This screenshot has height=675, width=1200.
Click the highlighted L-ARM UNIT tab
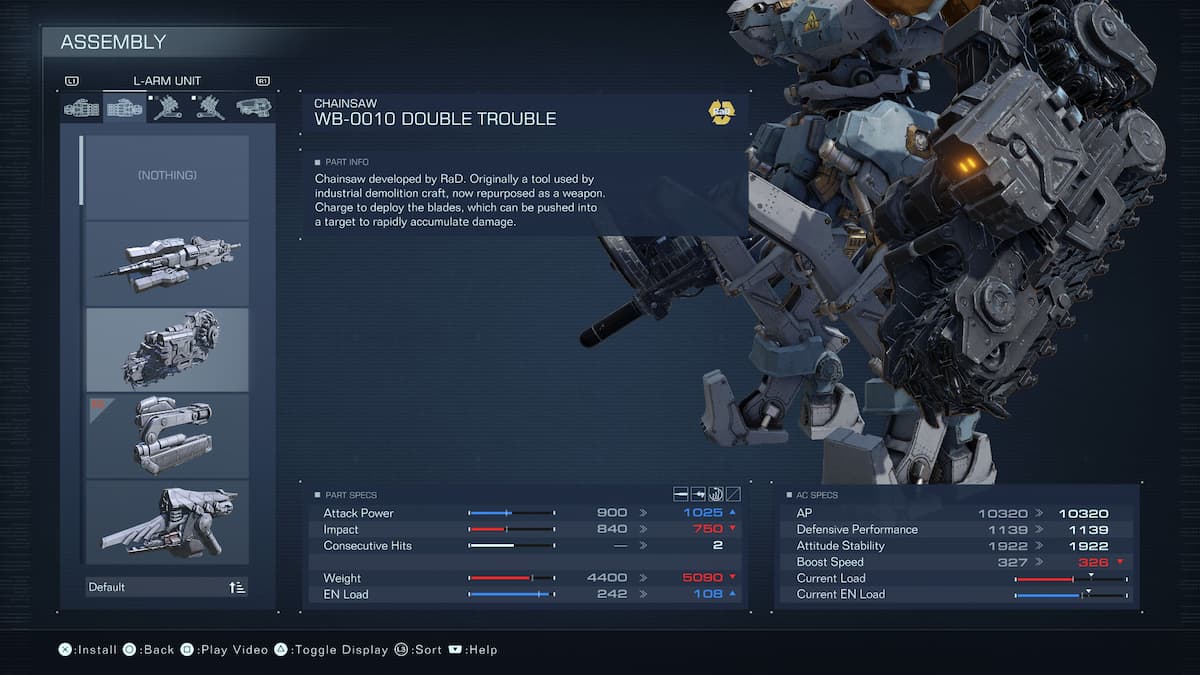(124, 107)
